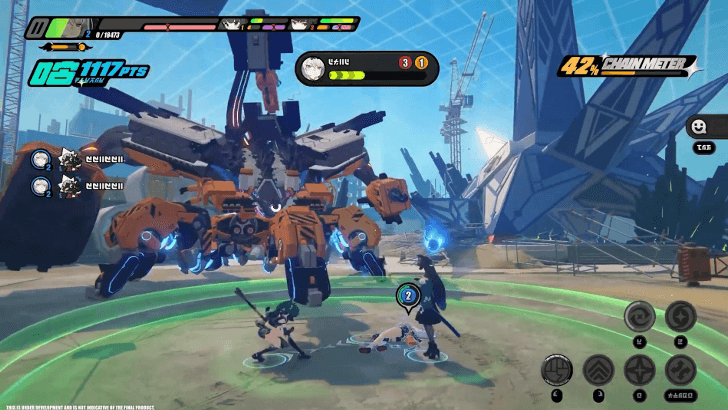Tap the fist basic attack button

pos(557,371)
